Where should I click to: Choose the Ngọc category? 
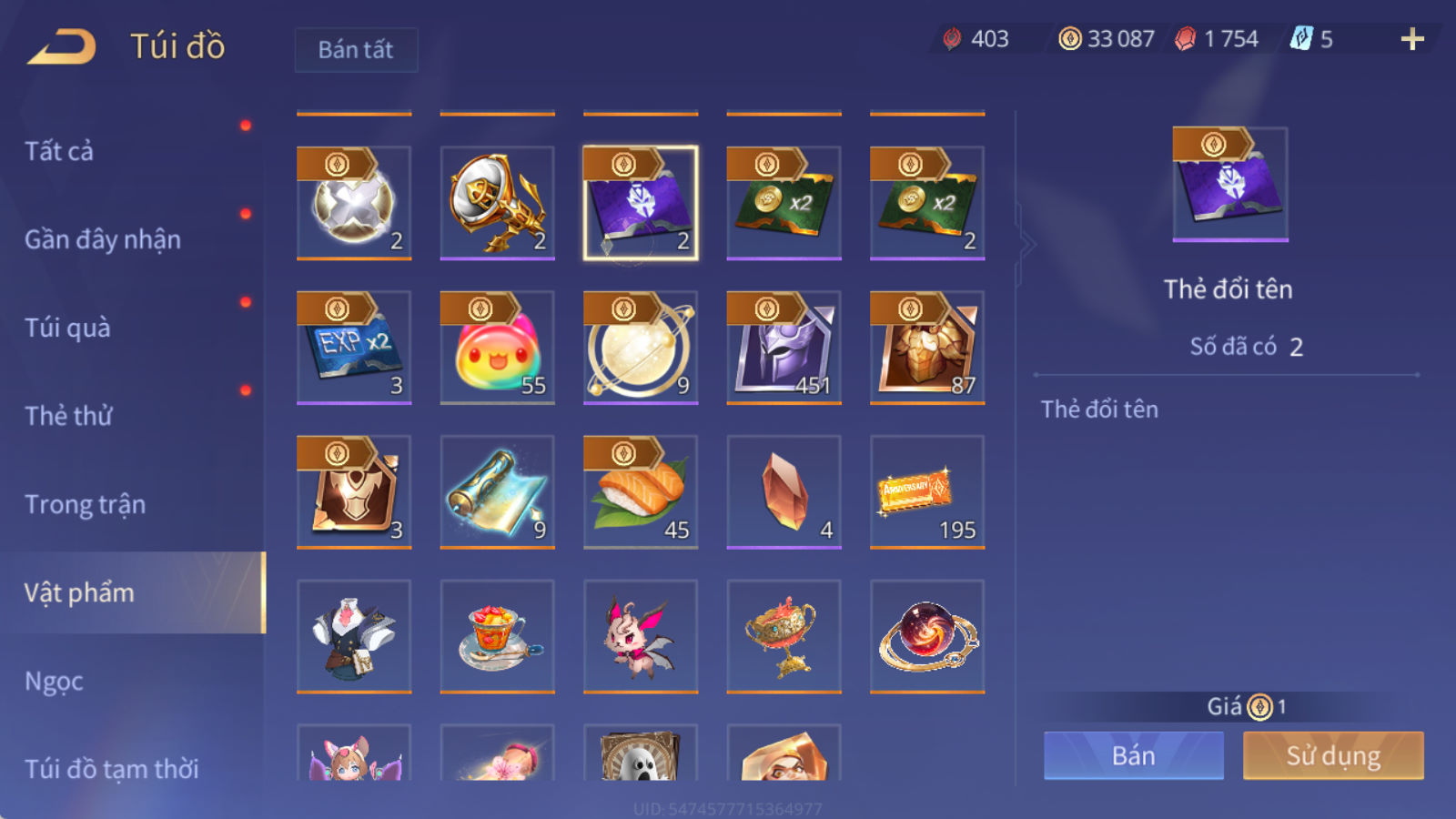click(55, 681)
